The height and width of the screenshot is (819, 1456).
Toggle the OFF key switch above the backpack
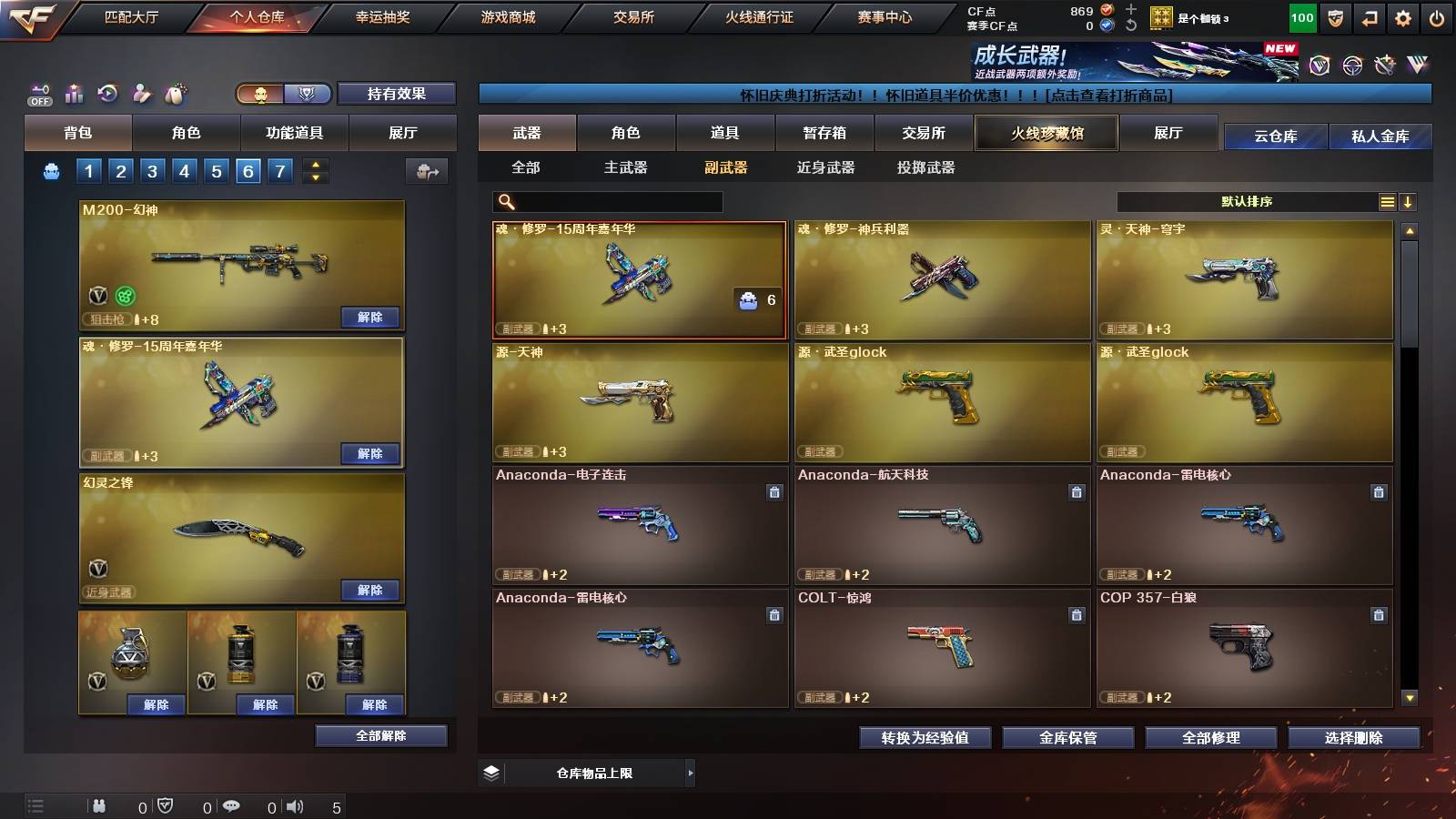point(38,95)
